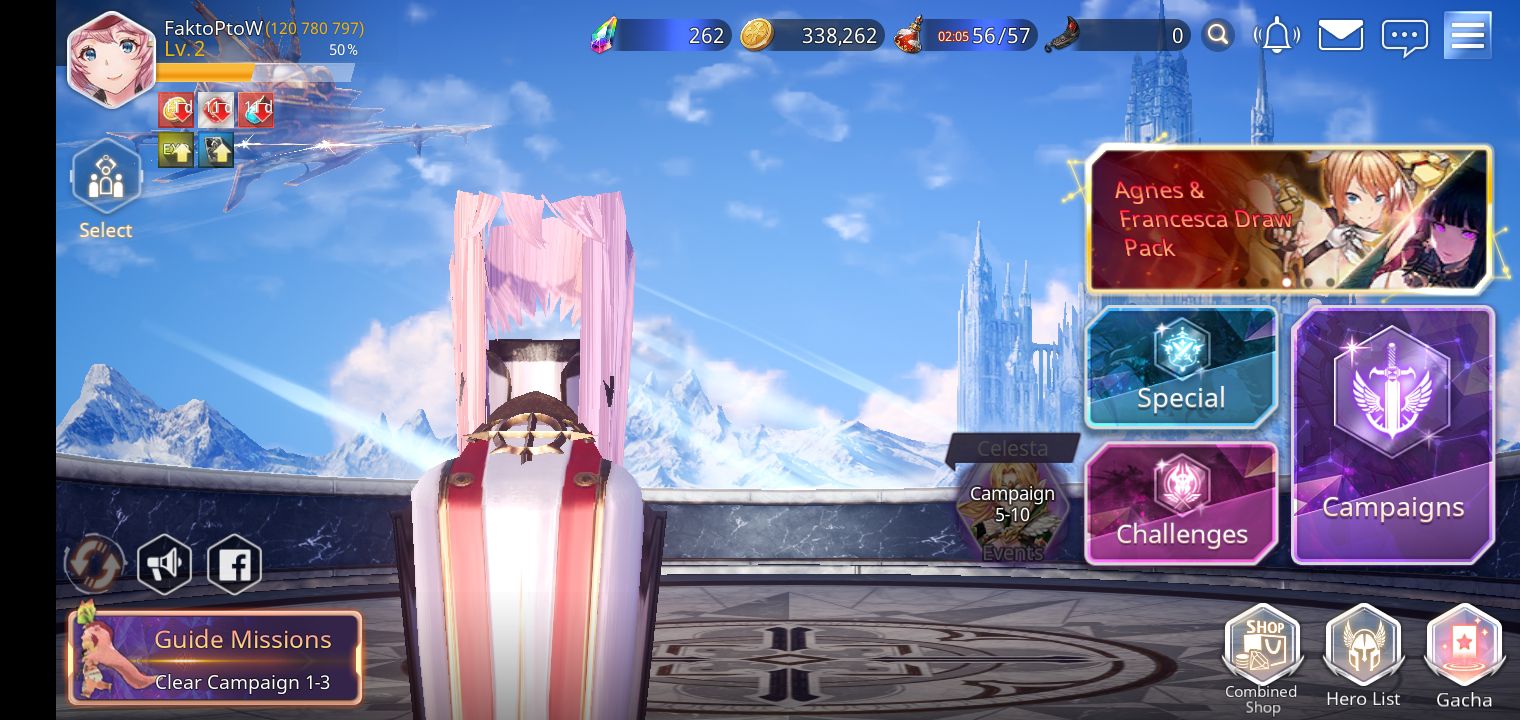The width and height of the screenshot is (1520, 720).
Task: Open the mail envelope inbox
Action: (x=1340, y=34)
